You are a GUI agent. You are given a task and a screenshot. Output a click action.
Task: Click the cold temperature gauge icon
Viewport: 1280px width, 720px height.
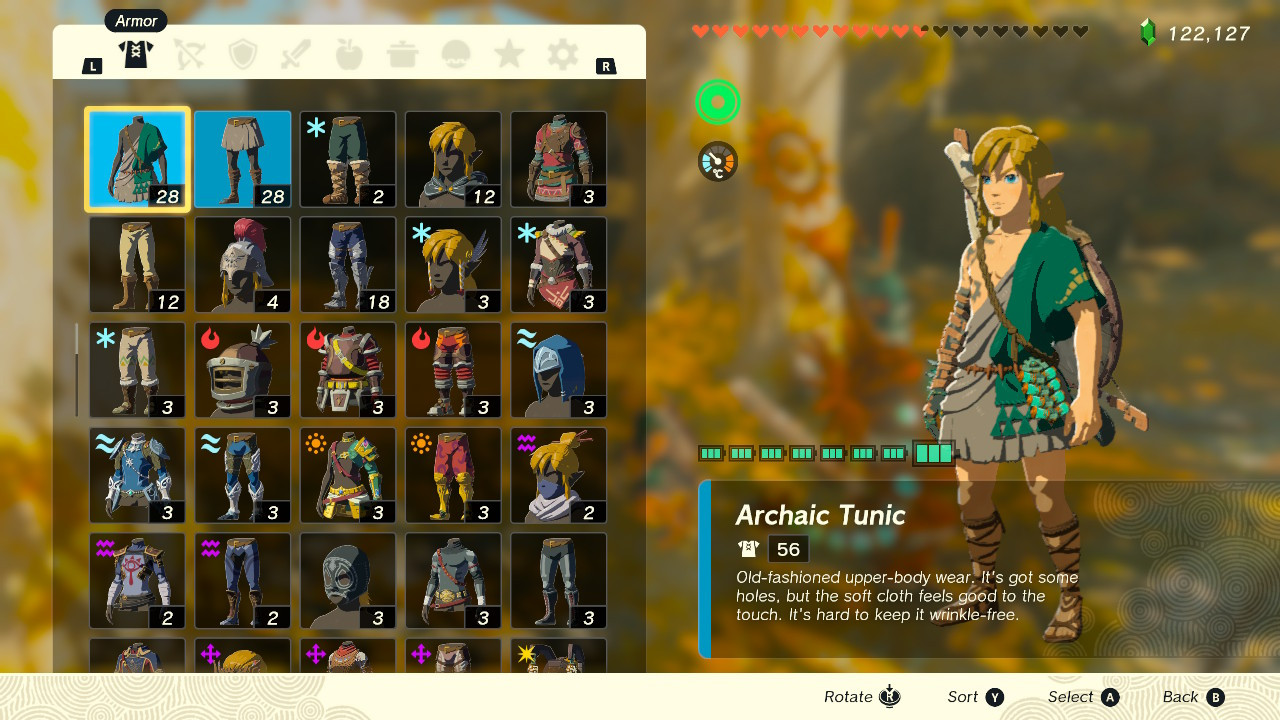click(717, 160)
